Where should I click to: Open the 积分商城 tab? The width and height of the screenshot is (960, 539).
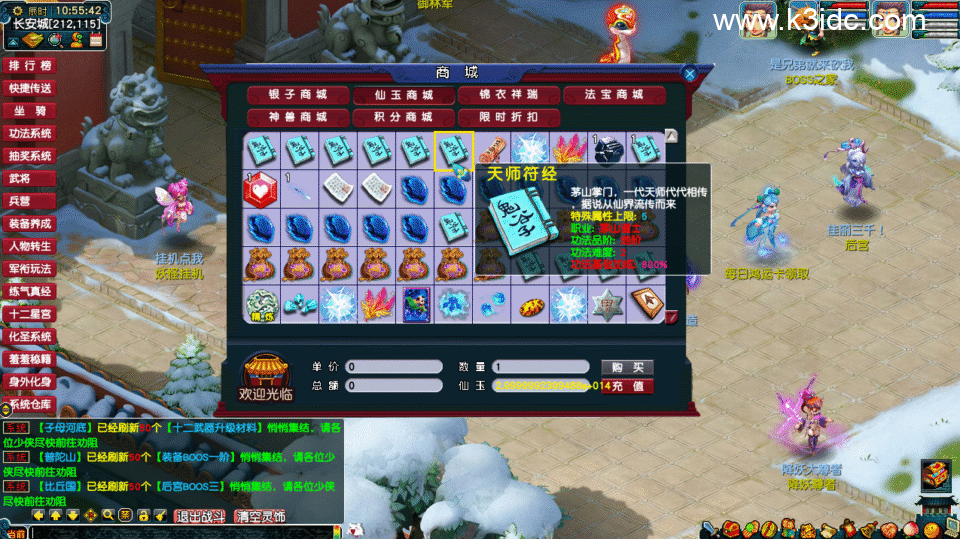[x=403, y=117]
